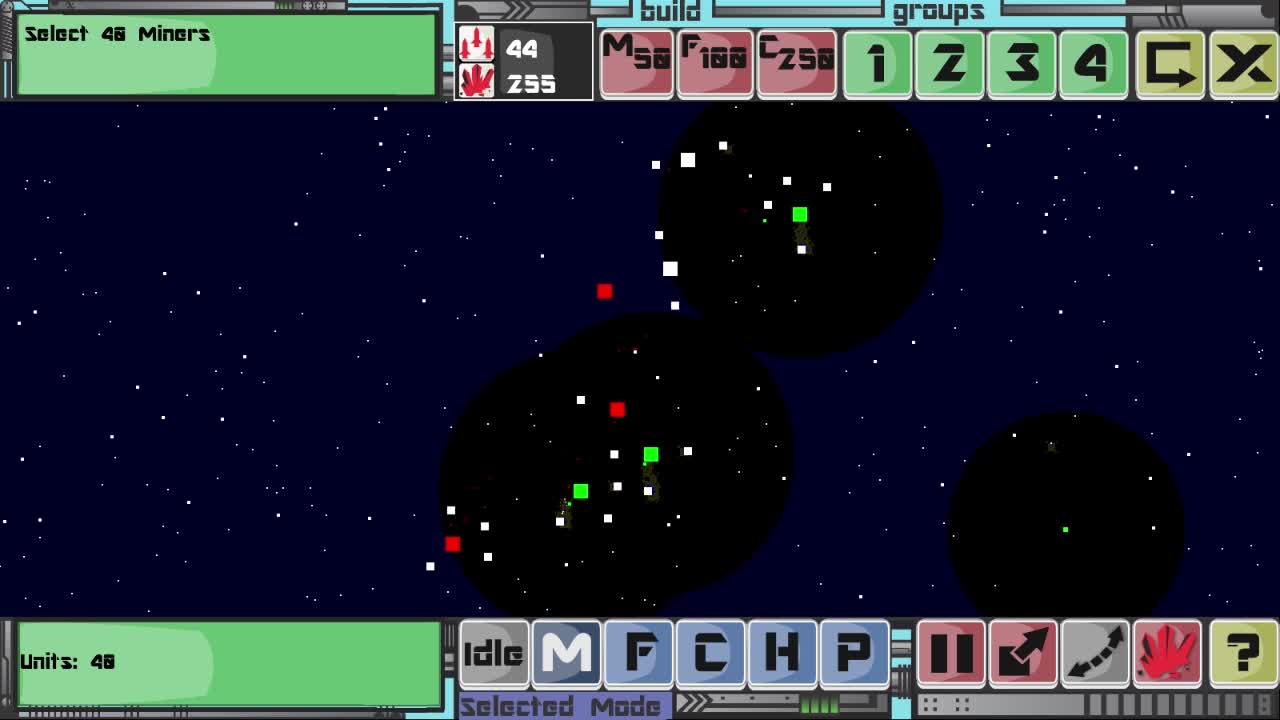Viewport: 1280px width, 720px height.
Task: Build a Carrier costing 250 minerals
Action: [x=797, y=62]
